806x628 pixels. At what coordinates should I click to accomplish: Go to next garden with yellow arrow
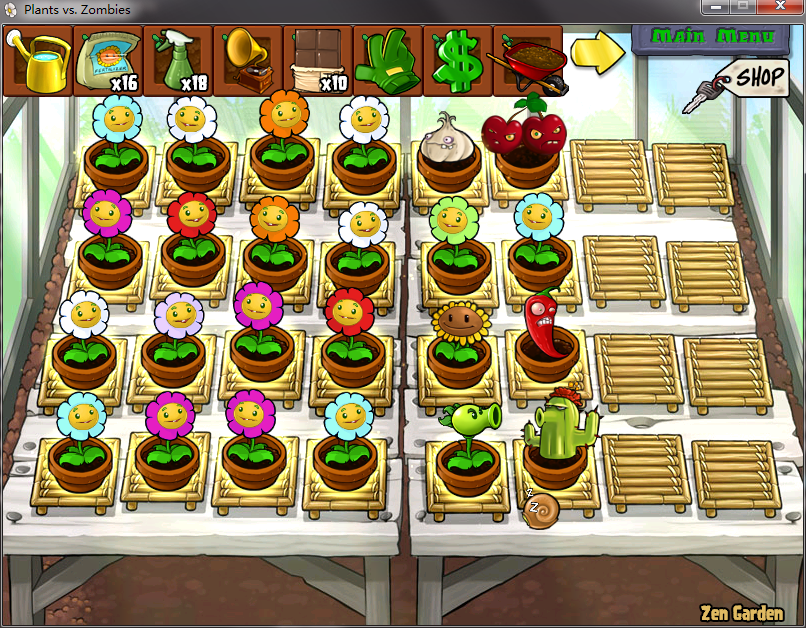click(x=597, y=53)
